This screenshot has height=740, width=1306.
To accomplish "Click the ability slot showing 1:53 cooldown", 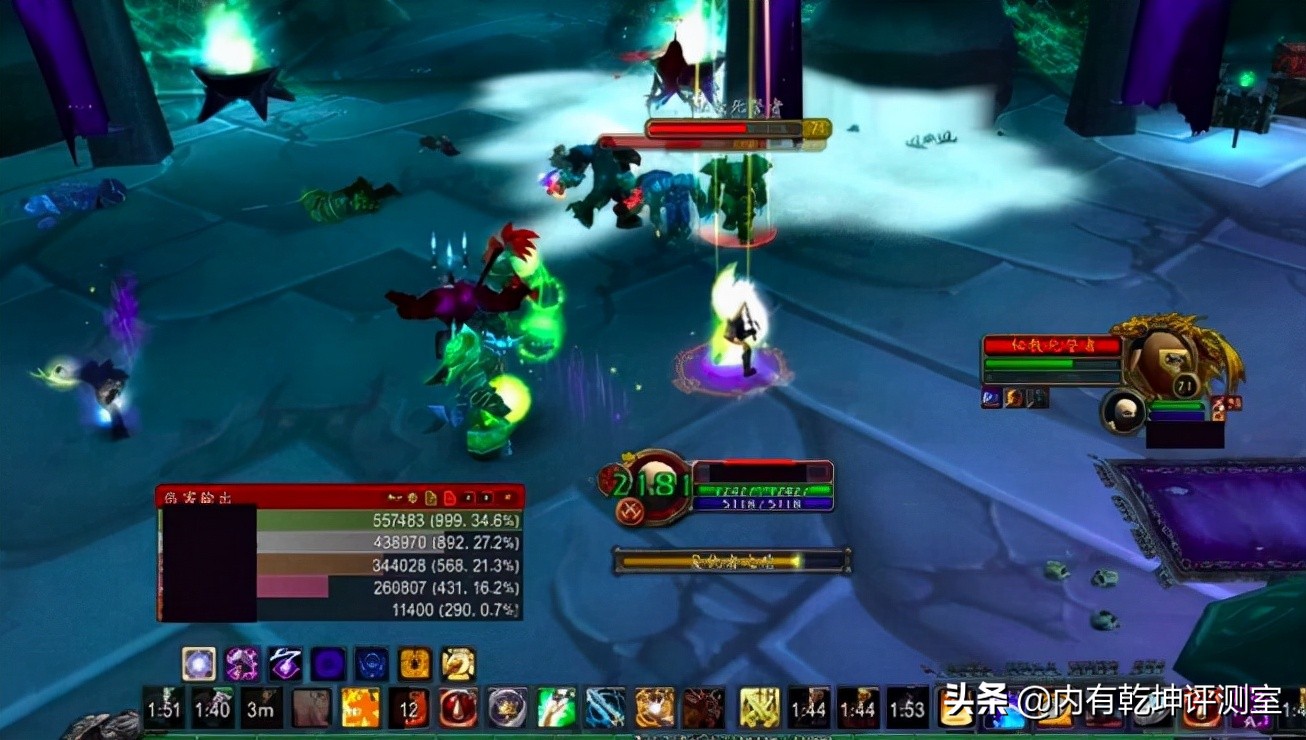I will [x=907, y=708].
